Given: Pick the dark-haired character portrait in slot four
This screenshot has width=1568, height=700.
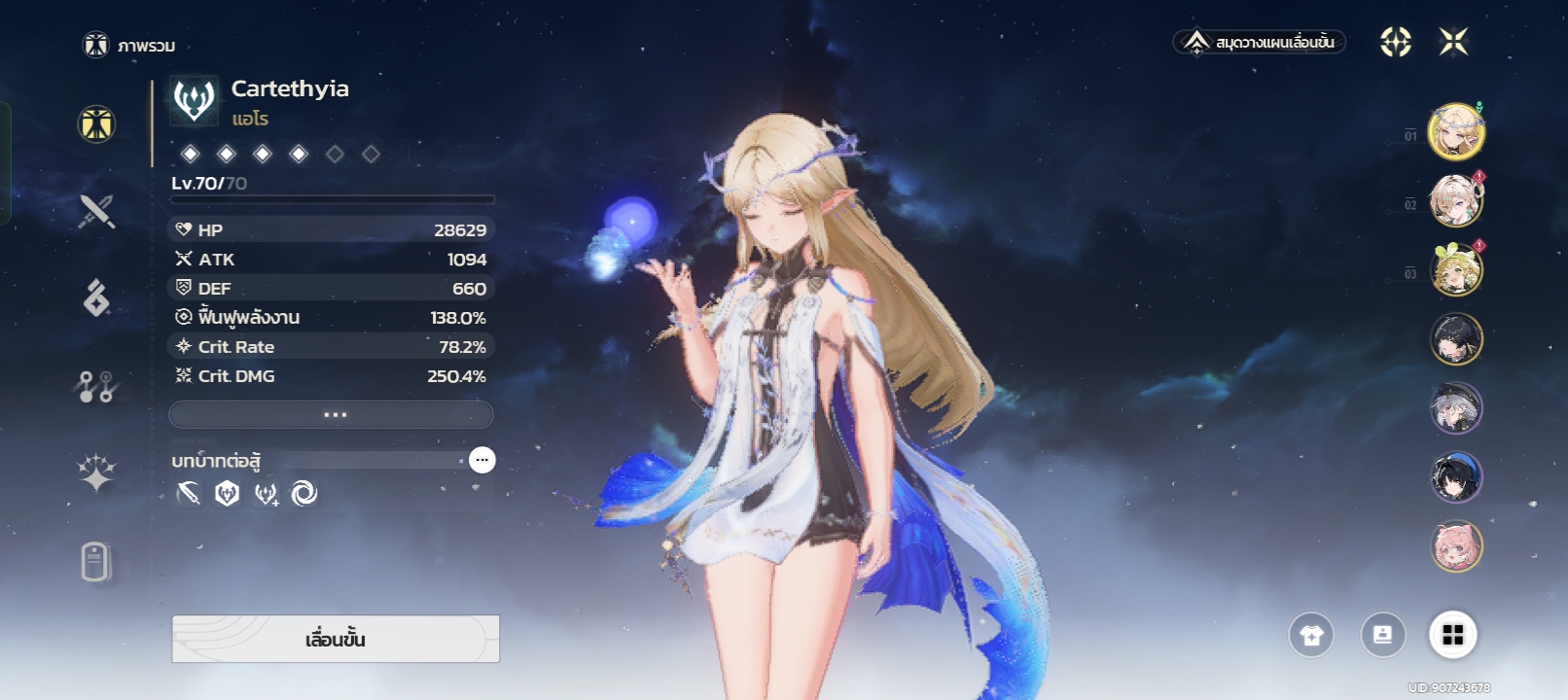Looking at the screenshot, I should pyautogui.click(x=1456, y=339).
